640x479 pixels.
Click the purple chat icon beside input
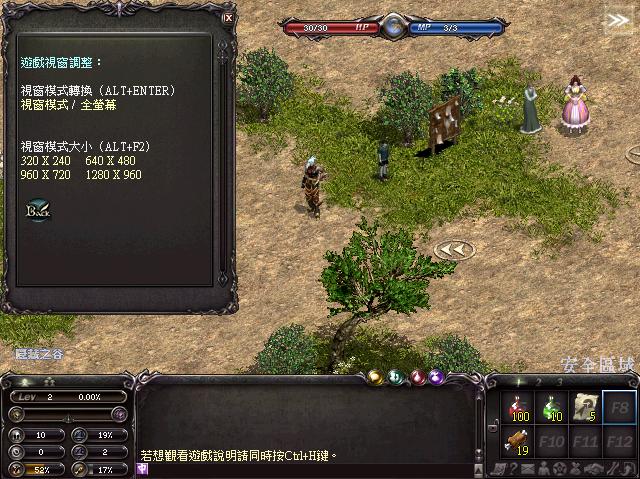pyautogui.click(x=143, y=468)
